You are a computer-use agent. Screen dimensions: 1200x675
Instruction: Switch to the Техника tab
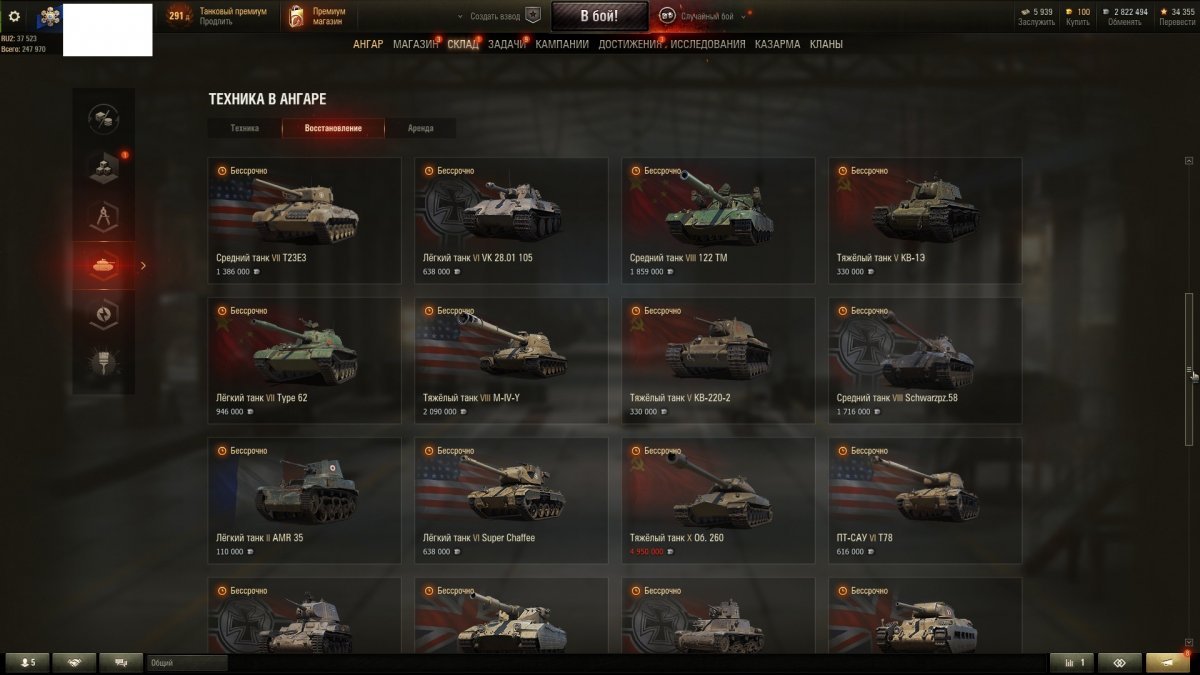coord(244,128)
